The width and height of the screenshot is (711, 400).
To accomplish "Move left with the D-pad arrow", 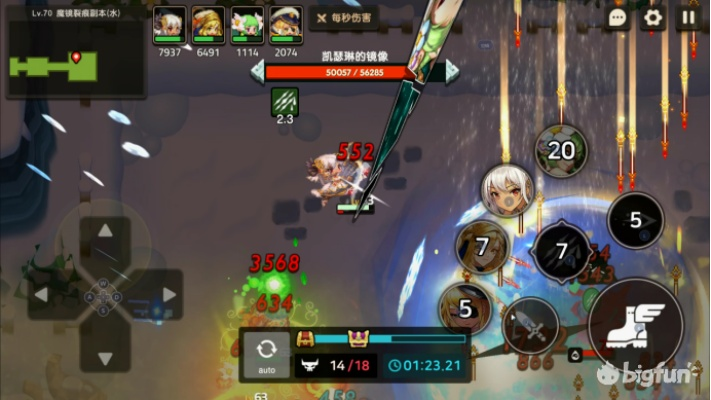I will [x=43, y=295].
